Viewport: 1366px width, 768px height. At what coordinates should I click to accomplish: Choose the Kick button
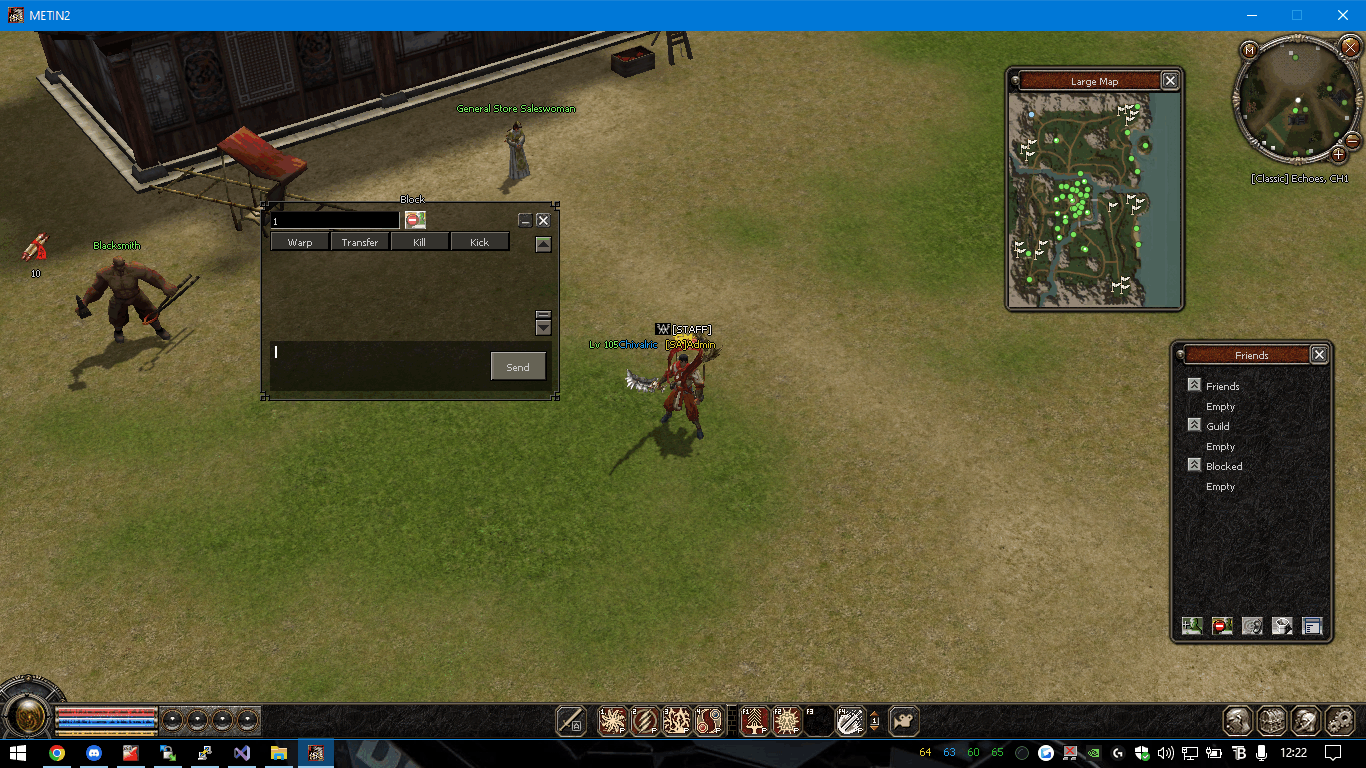pyautogui.click(x=480, y=242)
